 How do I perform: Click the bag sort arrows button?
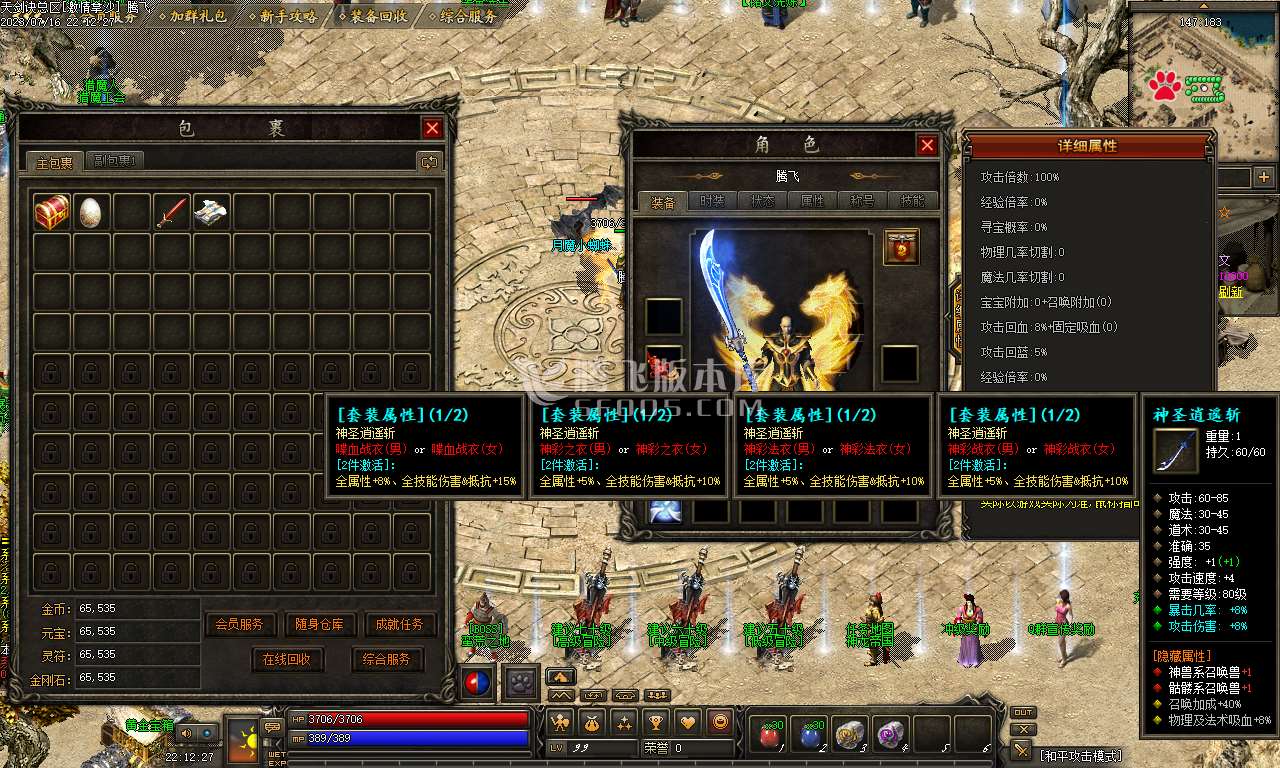429,161
